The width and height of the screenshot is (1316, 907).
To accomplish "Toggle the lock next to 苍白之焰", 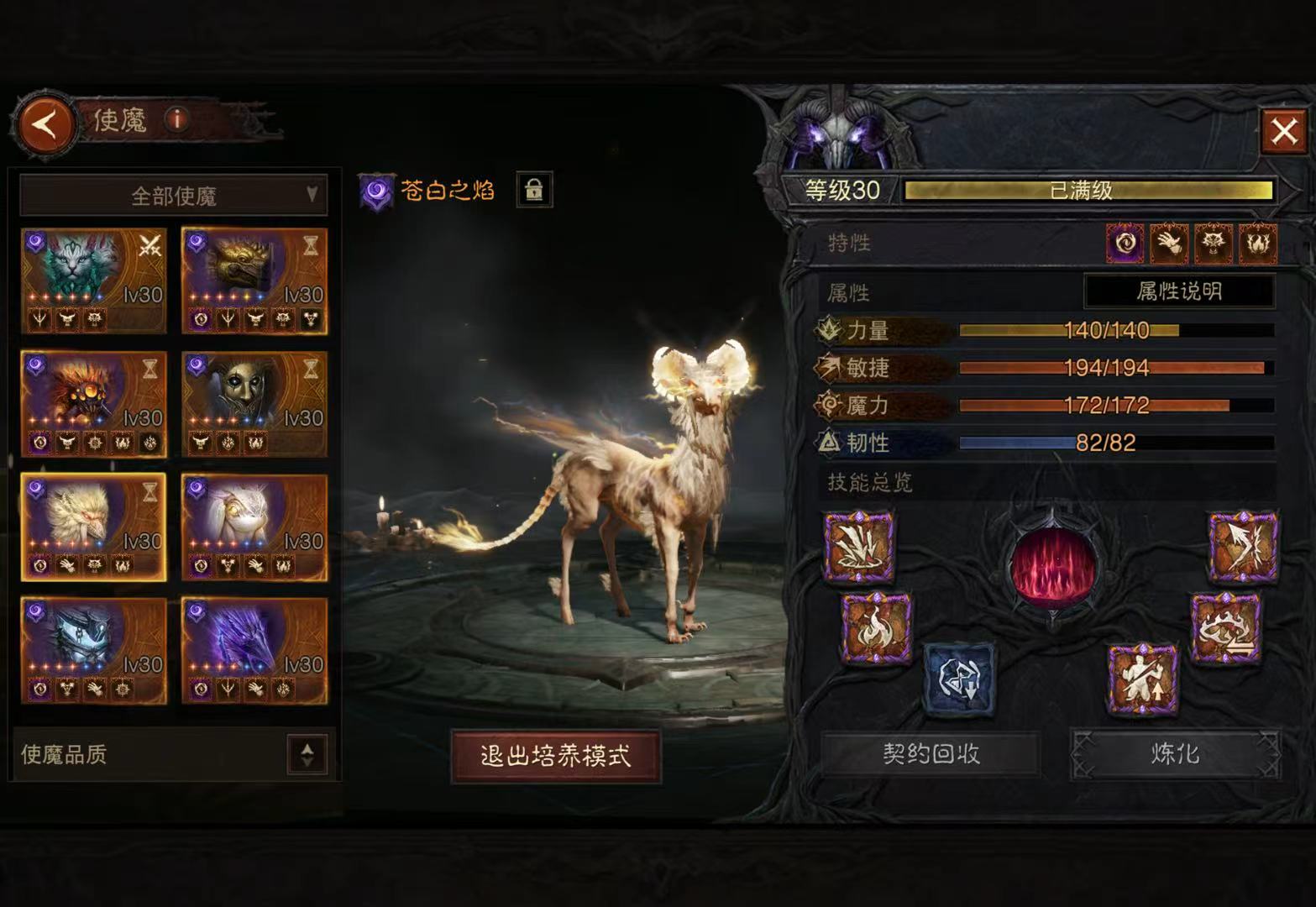I will [534, 190].
